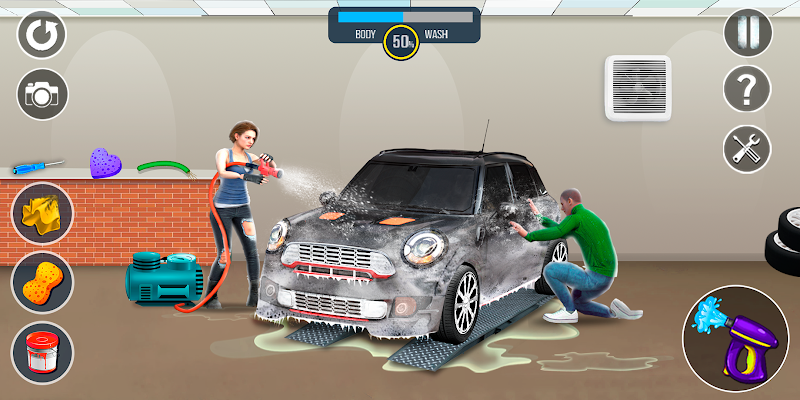This screenshot has width=800, height=400.
Task: Select the yellow cleaning cloth tool
Action: [x=42, y=212]
